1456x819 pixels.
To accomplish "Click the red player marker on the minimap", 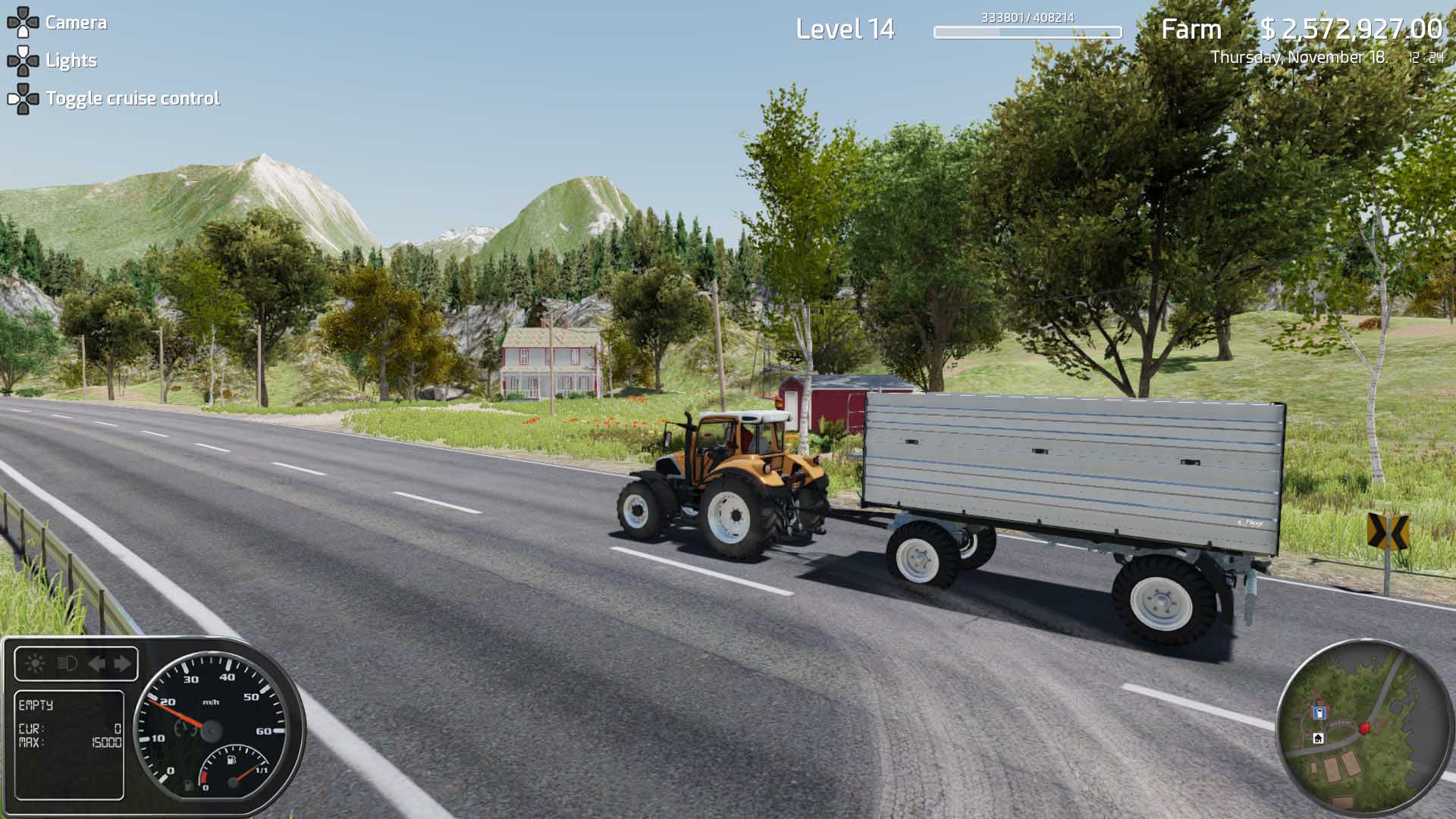I will pos(1365,728).
